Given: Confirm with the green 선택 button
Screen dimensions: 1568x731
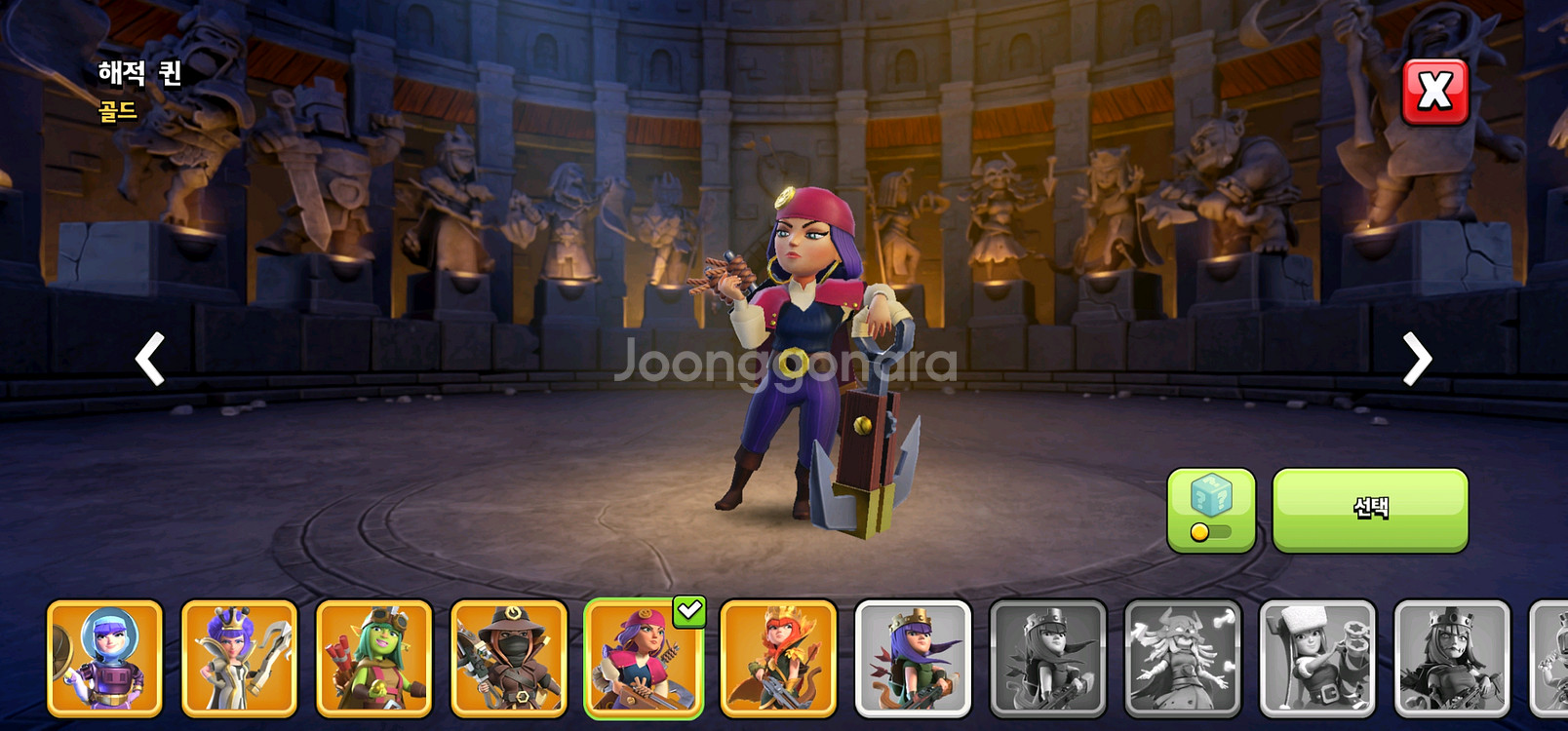Looking at the screenshot, I should click(x=1369, y=510).
